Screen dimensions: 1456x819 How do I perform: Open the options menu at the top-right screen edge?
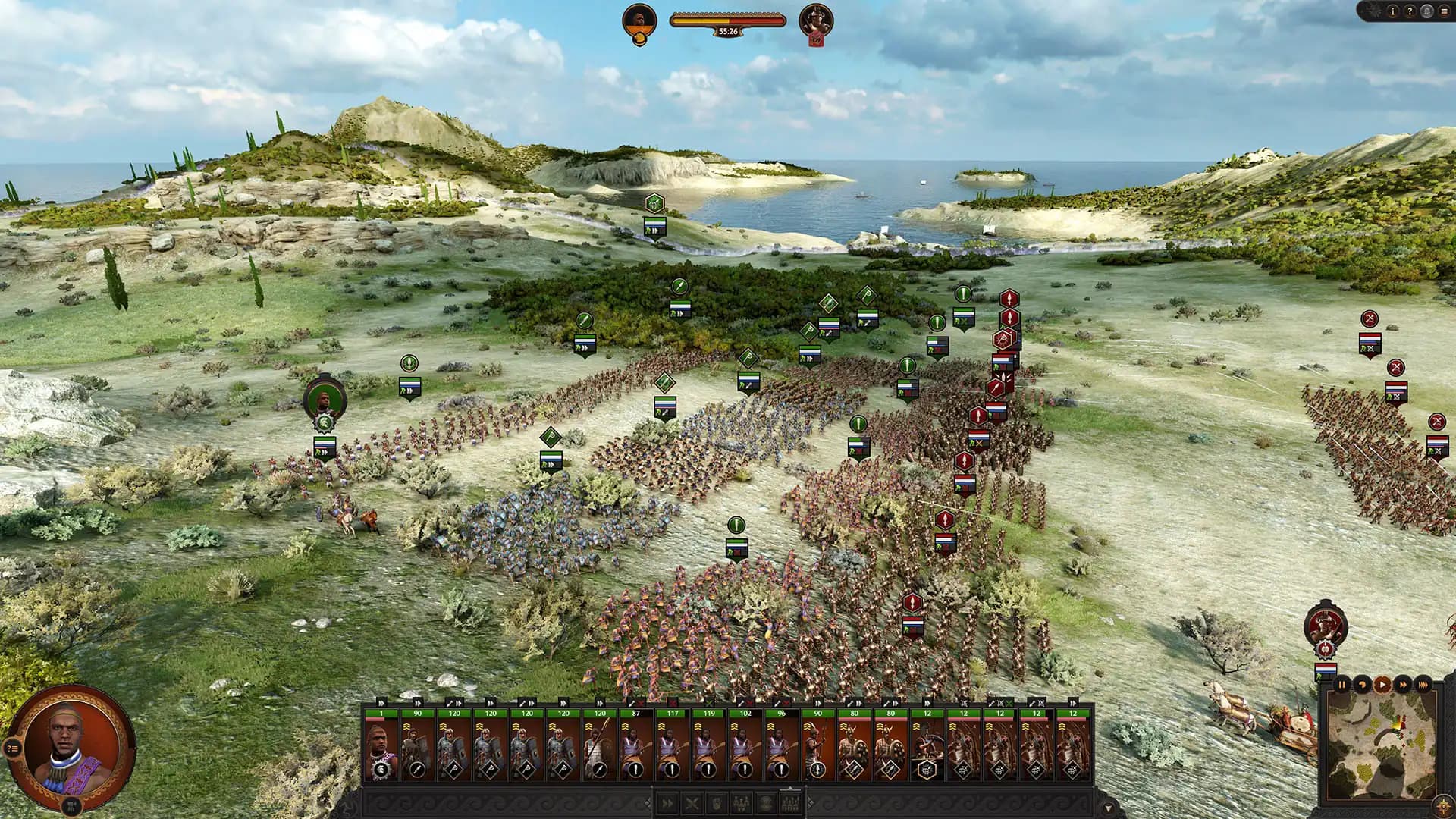pyautogui.click(x=1446, y=11)
